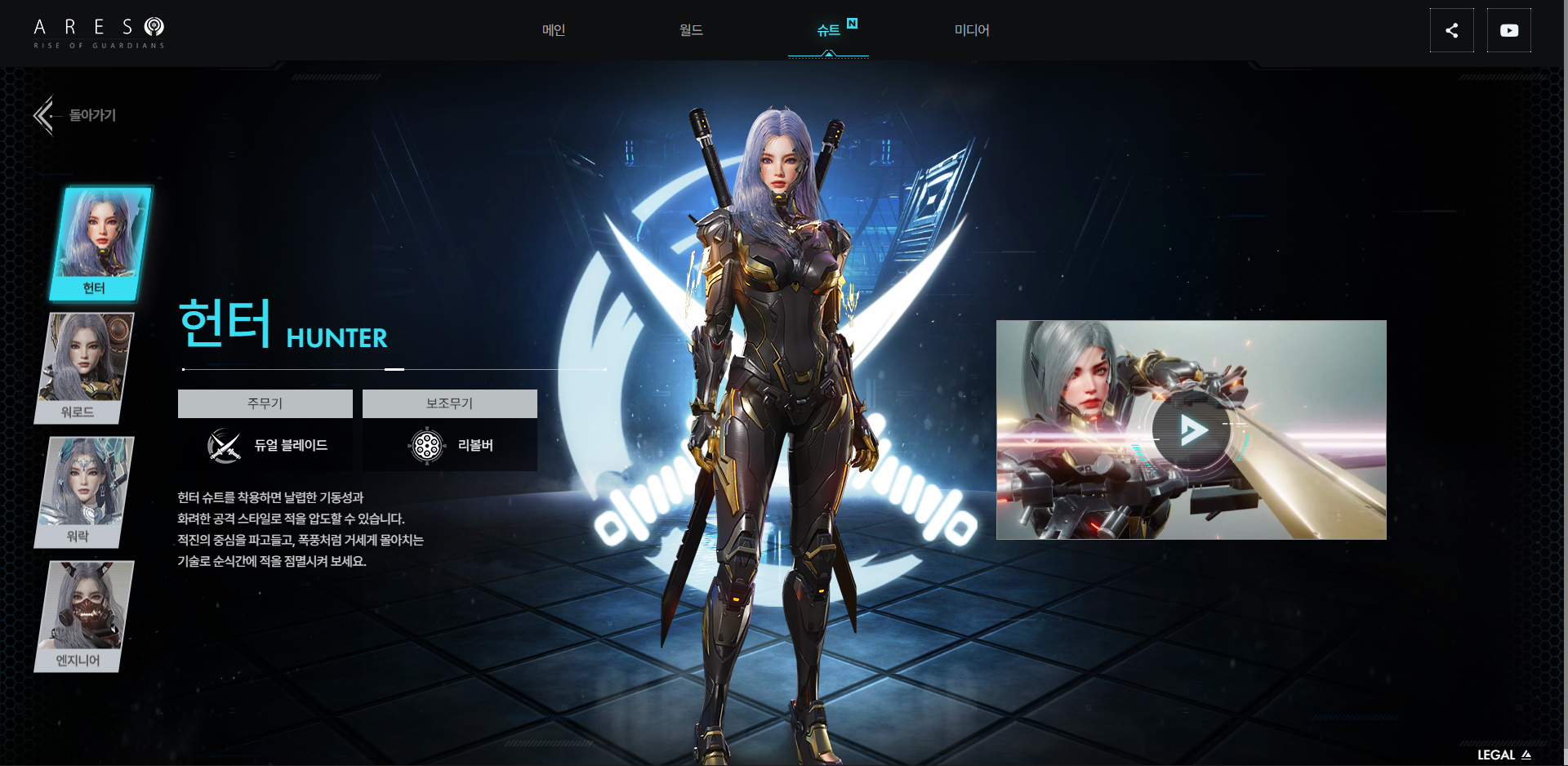The height and width of the screenshot is (766, 1568).
Task: Open the 메인 menu tab
Action: point(554,30)
